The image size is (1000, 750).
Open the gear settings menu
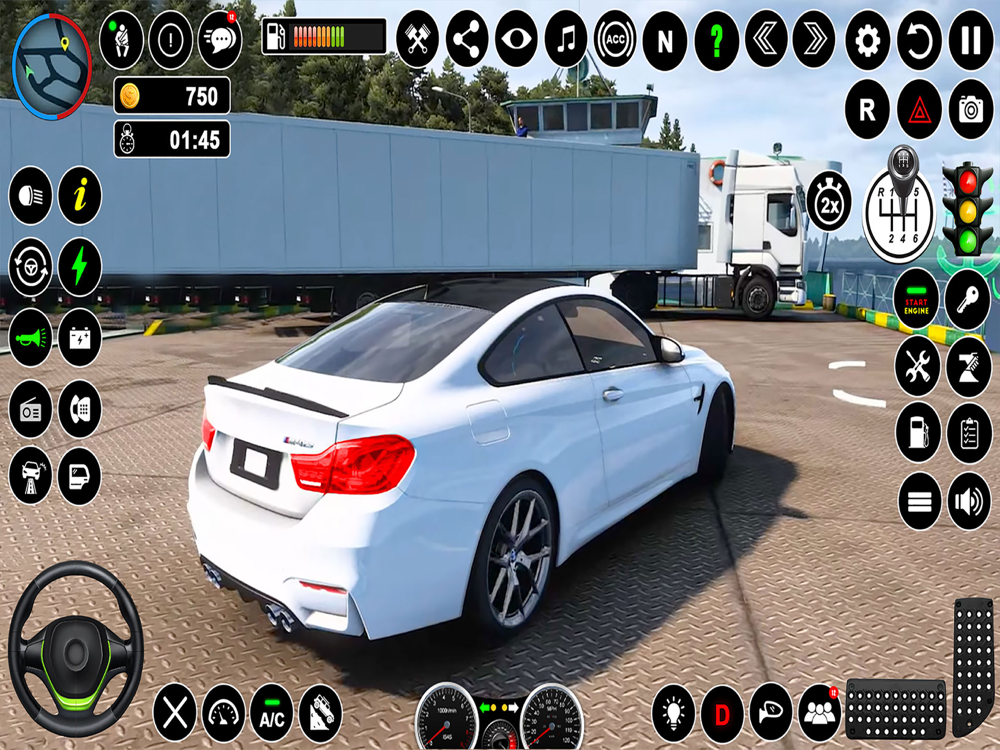point(867,40)
